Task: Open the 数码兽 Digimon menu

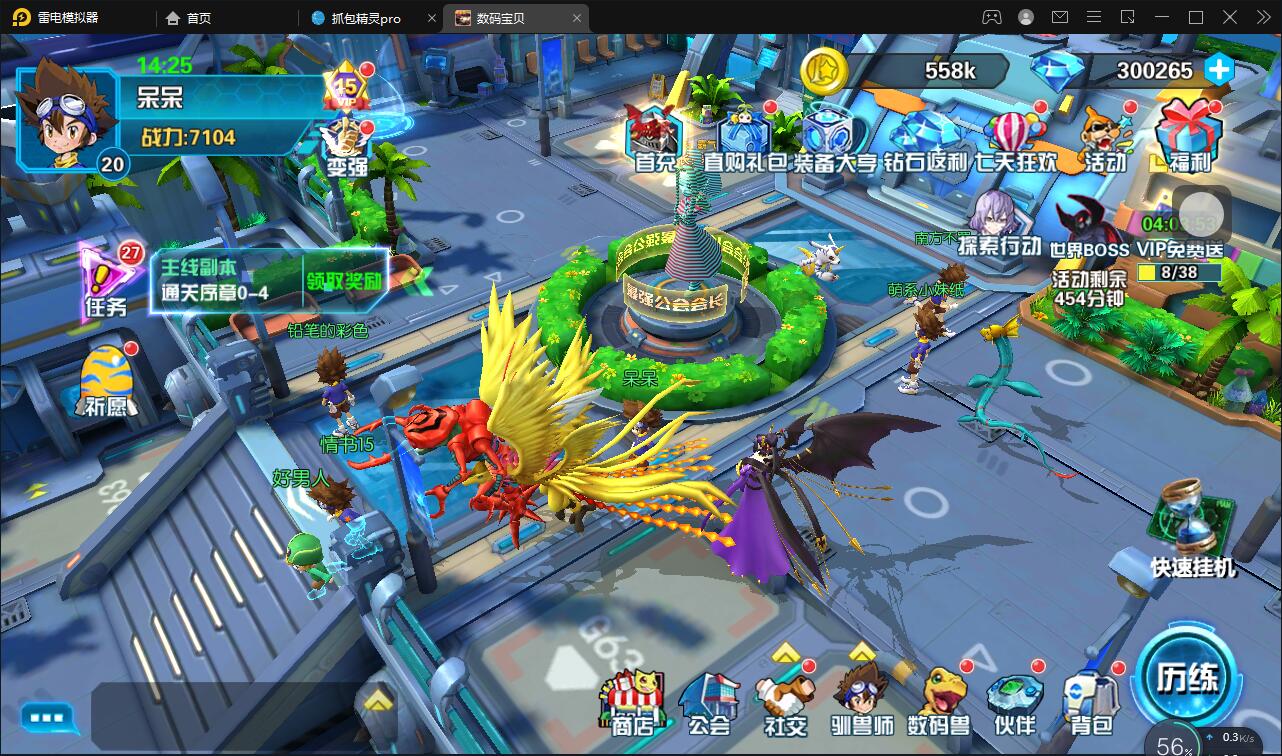Action: pyautogui.click(x=938, y=701)
